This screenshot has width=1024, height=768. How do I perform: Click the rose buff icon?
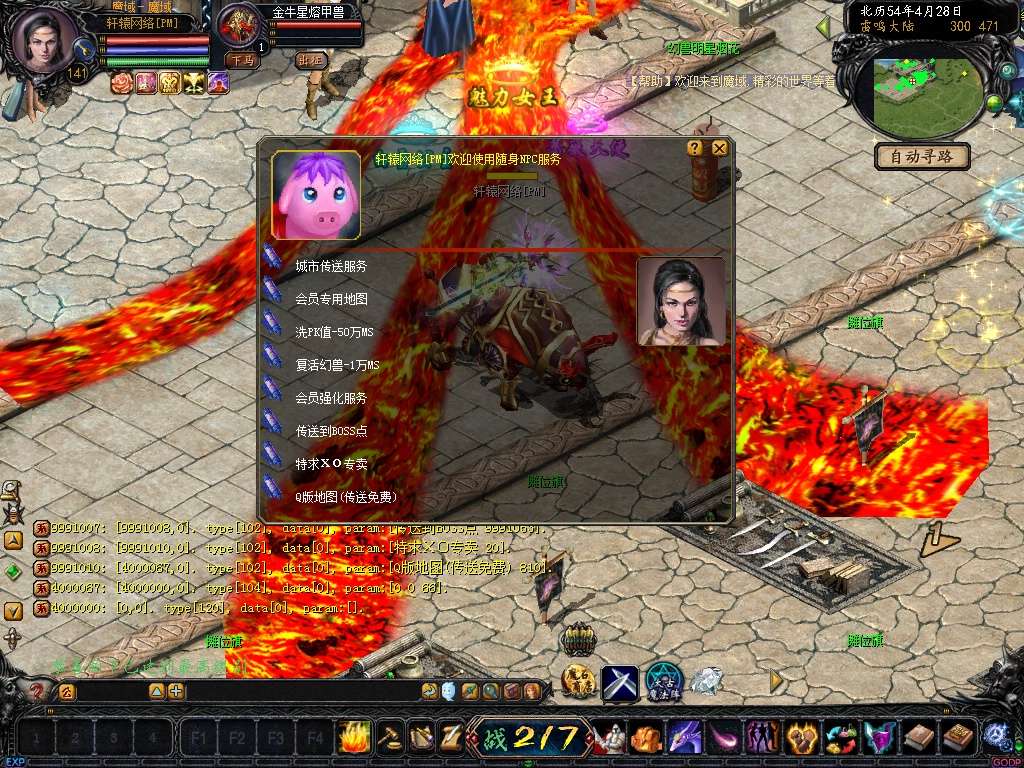tap(122, 83)
